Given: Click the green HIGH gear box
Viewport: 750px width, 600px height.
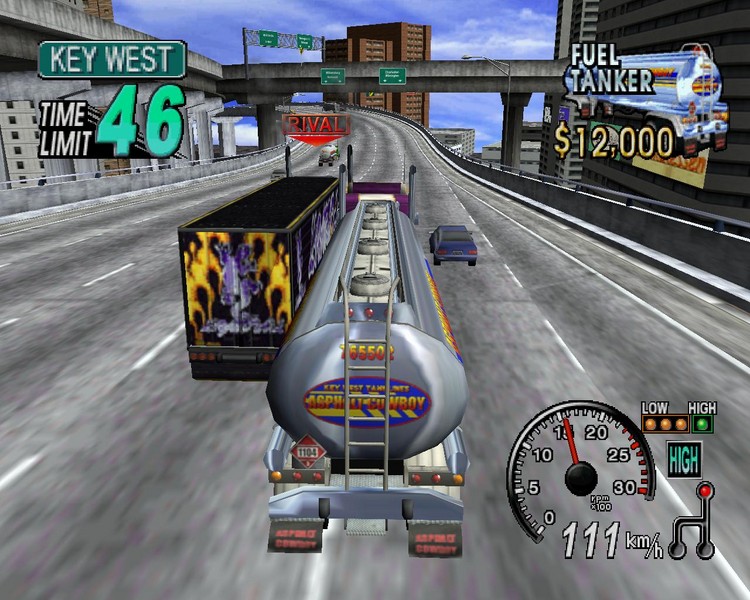Looking at the screenshot, I should (684, 460).
